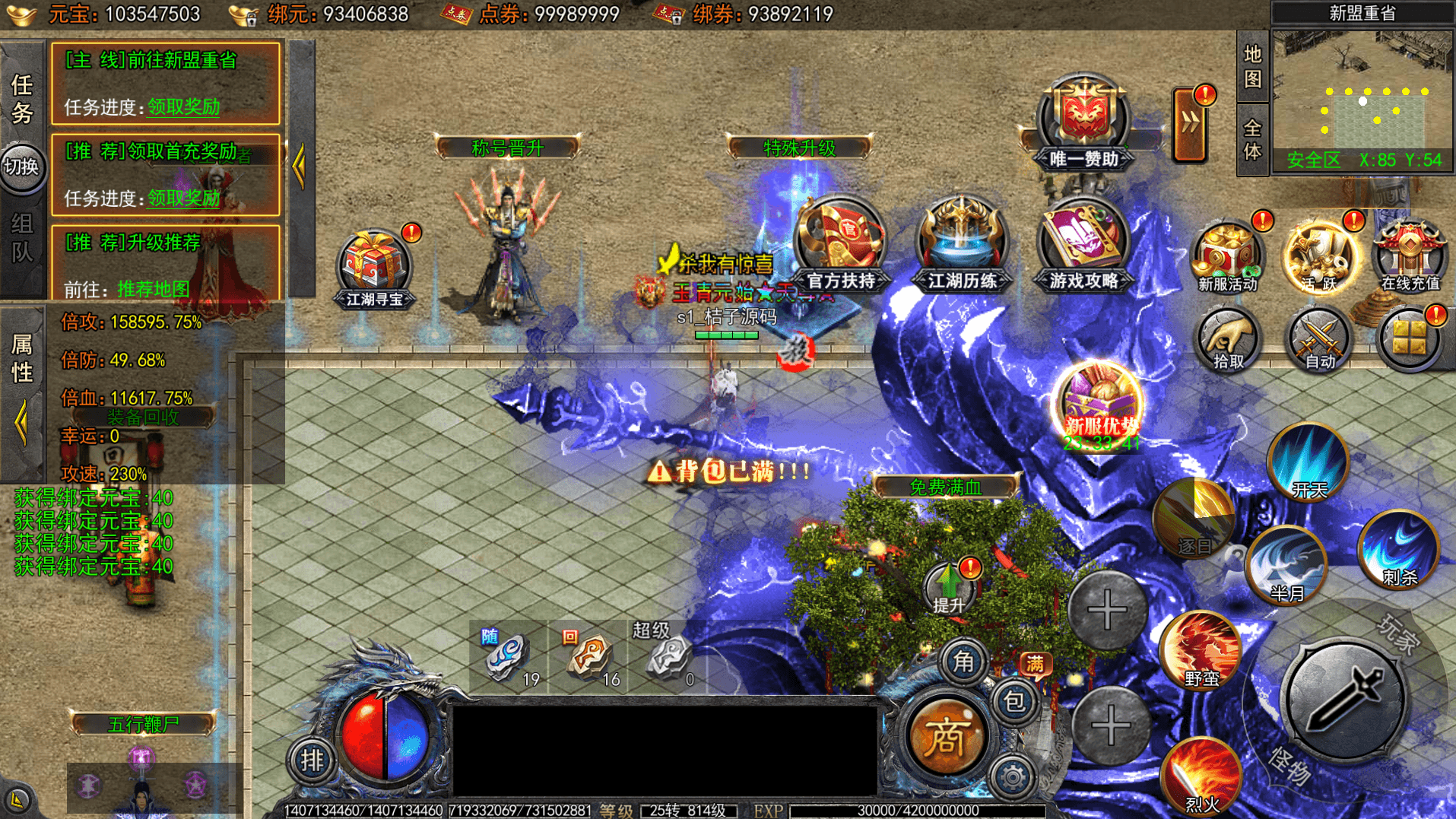The height and width of the screenshot is (819, 1456).
Task: Open the 包 backpack button
Action: click(1014, 701)
